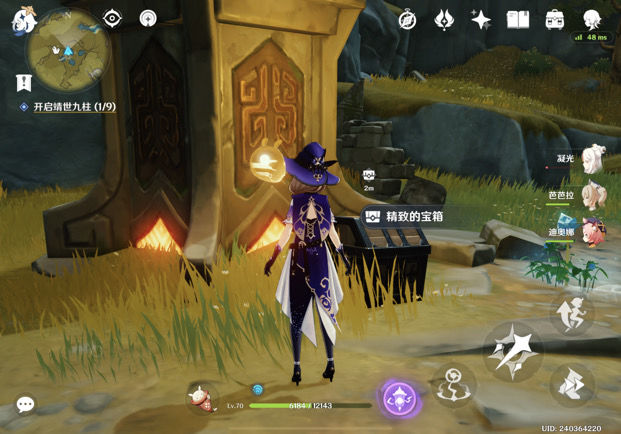This screenshot has width=621, height=434.
Task: Tap the quest exclamation mark icon
Action: [x=23, y=83]
